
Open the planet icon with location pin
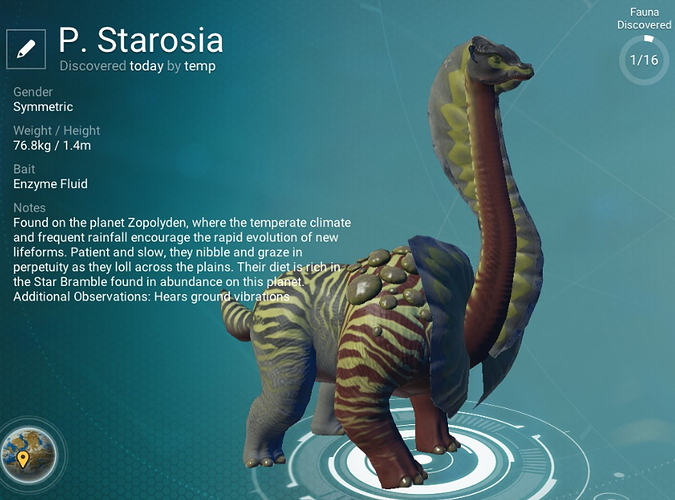pos(27,450)
